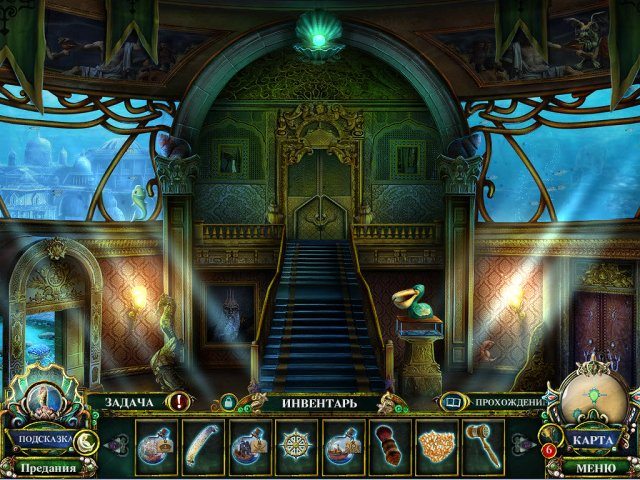Click the Подсказка hint button

point(43,439)
